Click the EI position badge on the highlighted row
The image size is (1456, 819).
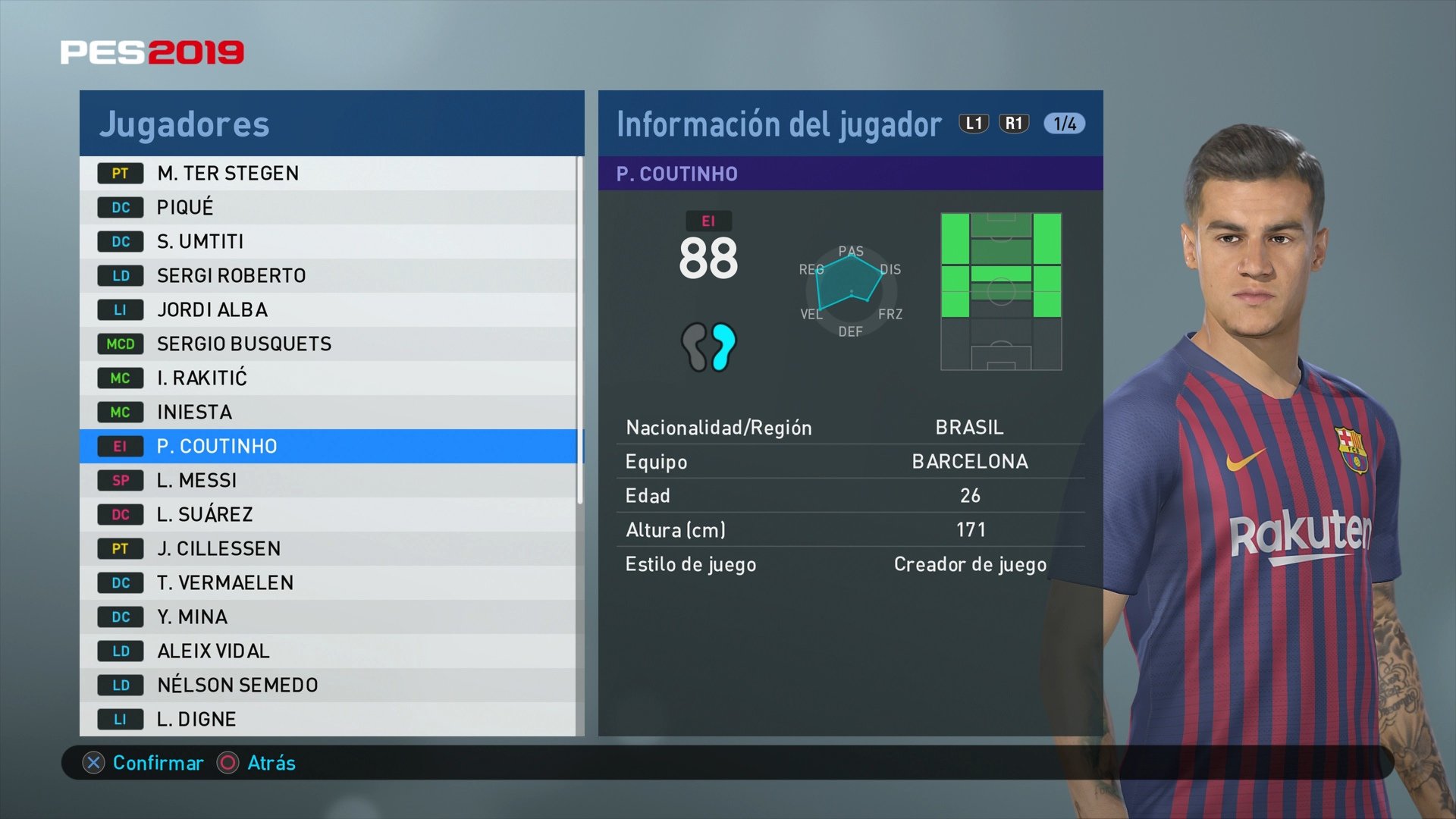pos(120,446)
